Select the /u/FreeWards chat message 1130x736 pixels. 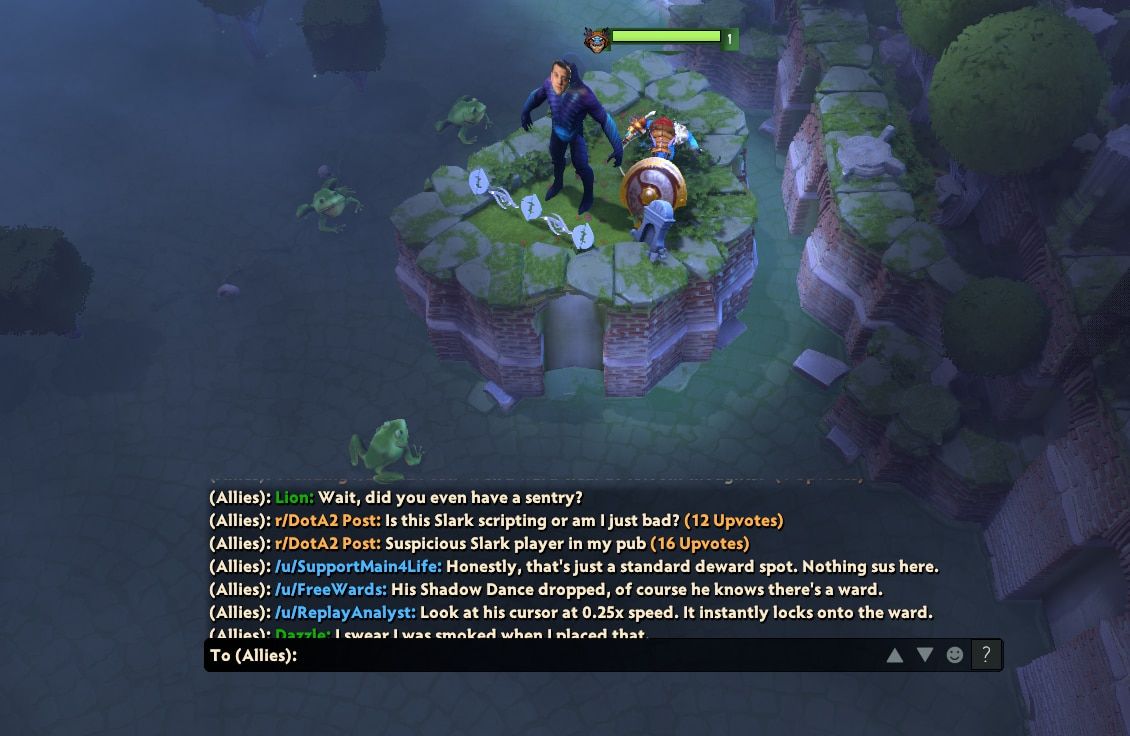pos(545,589)
